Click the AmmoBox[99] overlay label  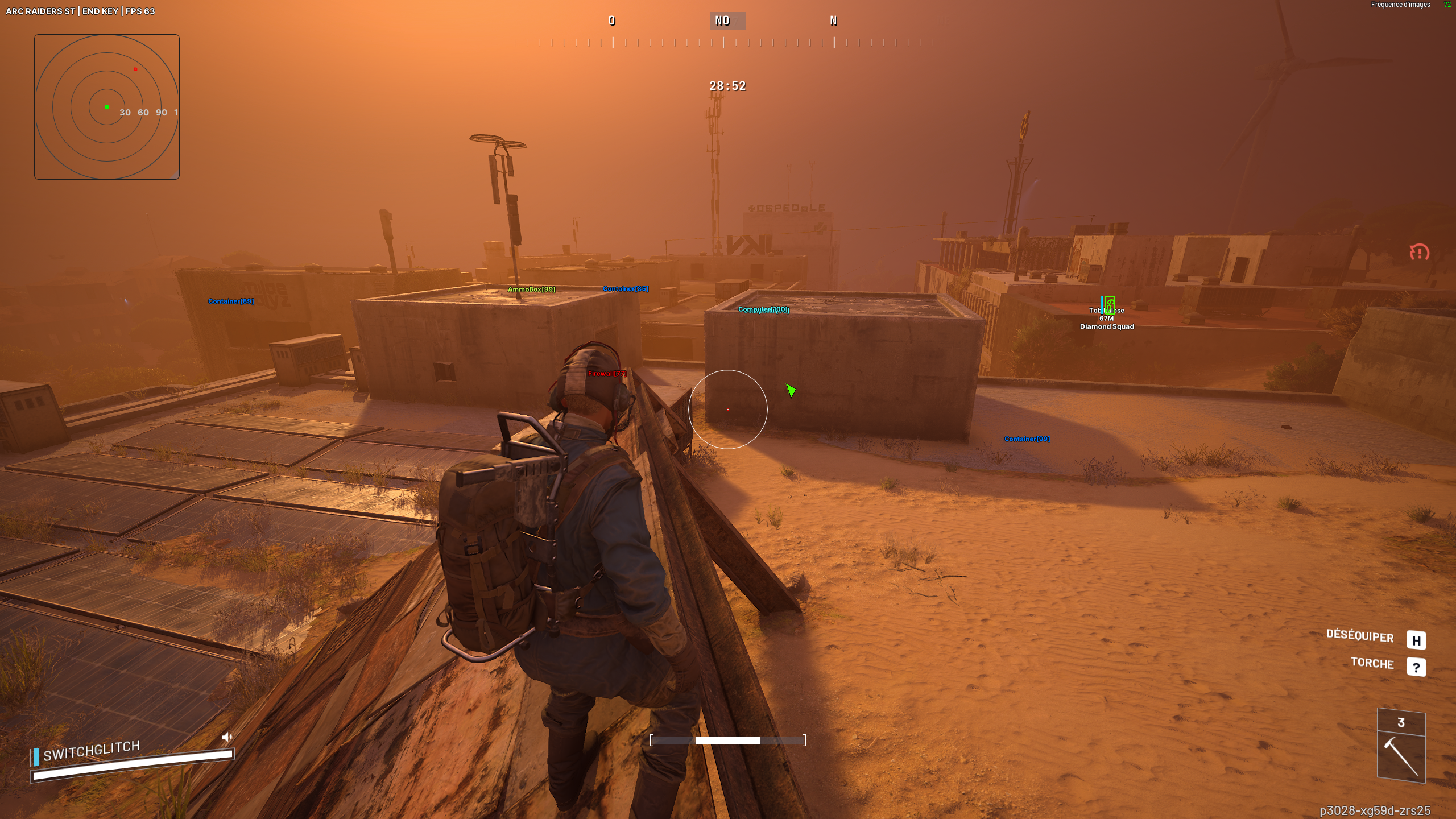tap(531, 289)
